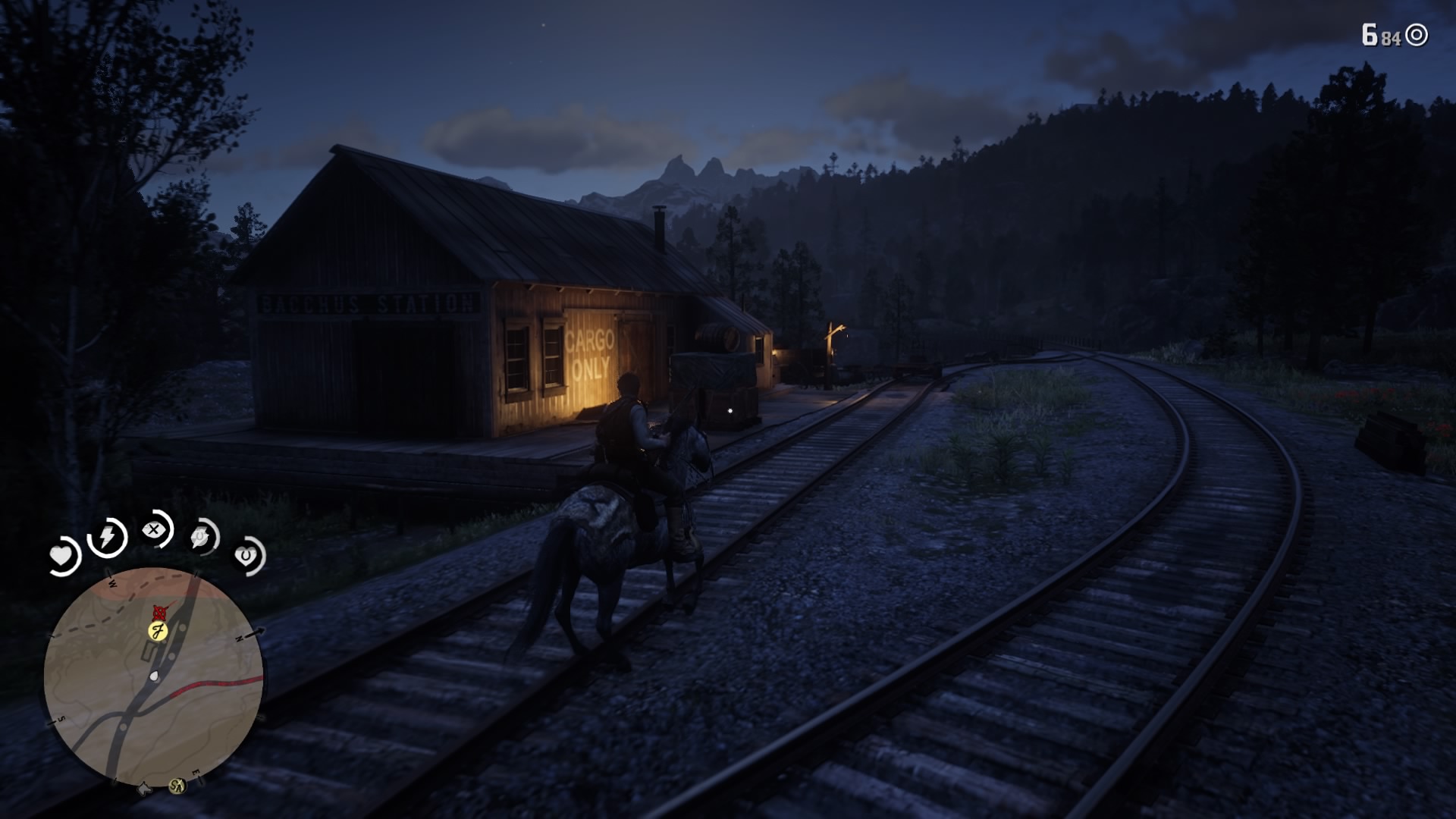Select the horse icon below the minimap

pyautogui.click(x=143, y=787)
